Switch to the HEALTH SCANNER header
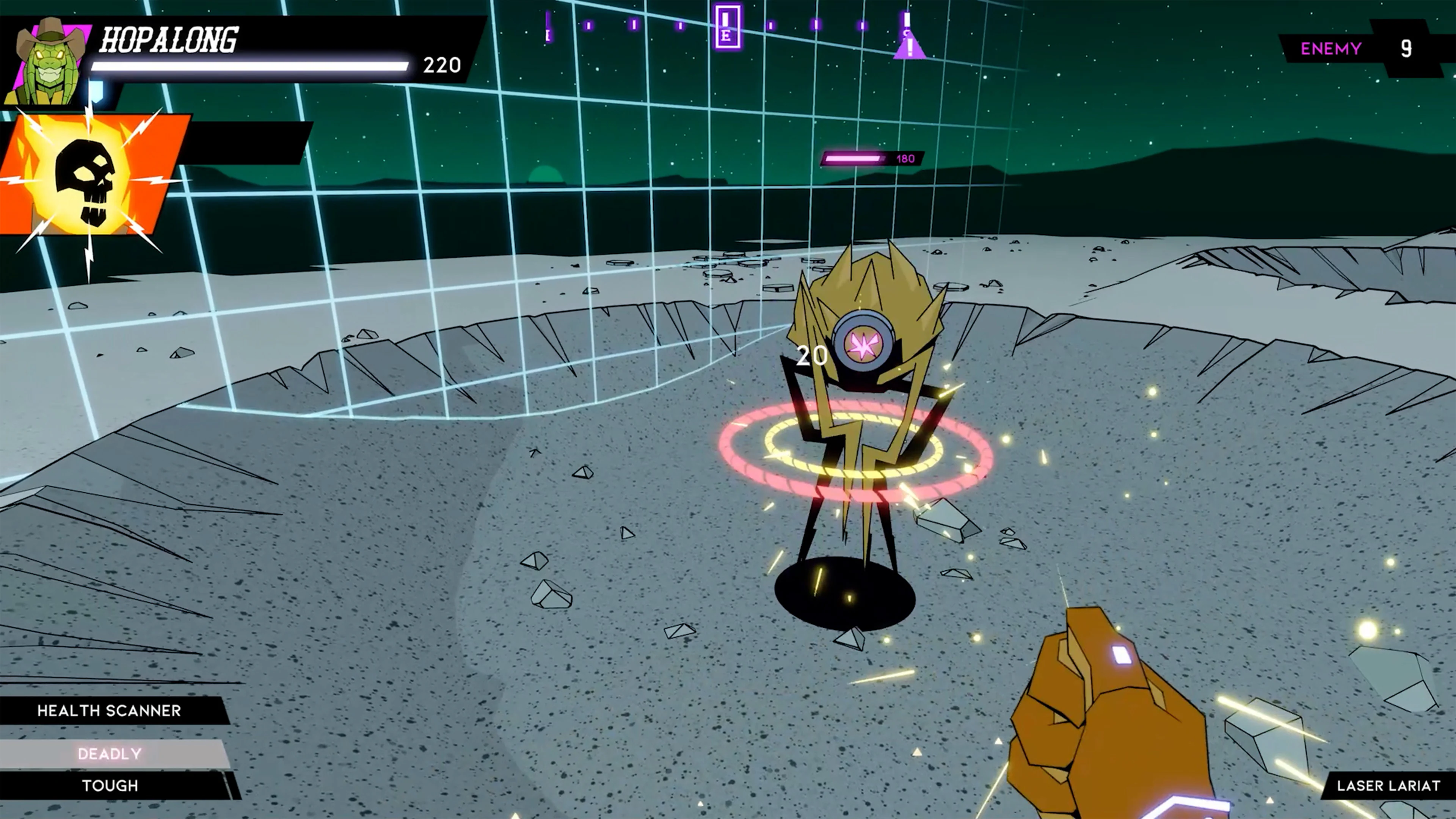The height and width of the screenshot is (819, 1456). coord(110,711)
